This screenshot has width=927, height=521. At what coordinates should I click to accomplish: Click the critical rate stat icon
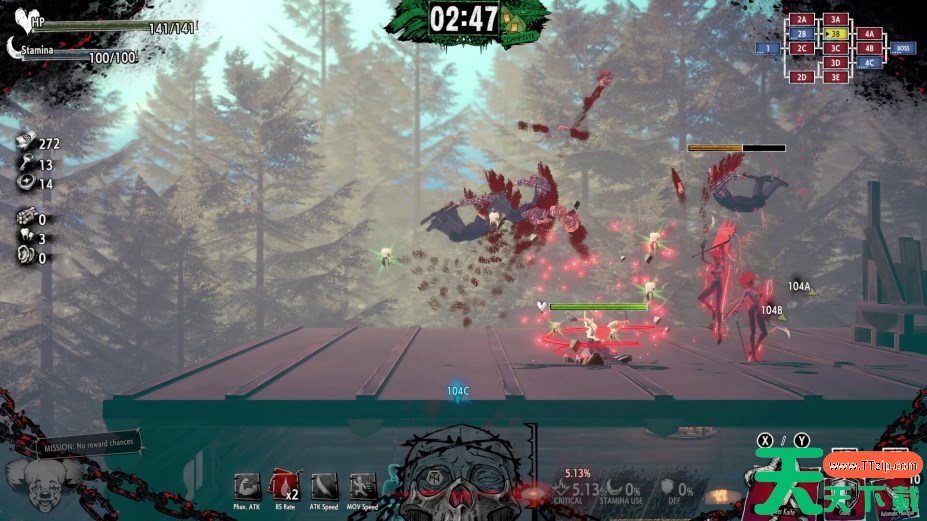[x=558, y=489]
